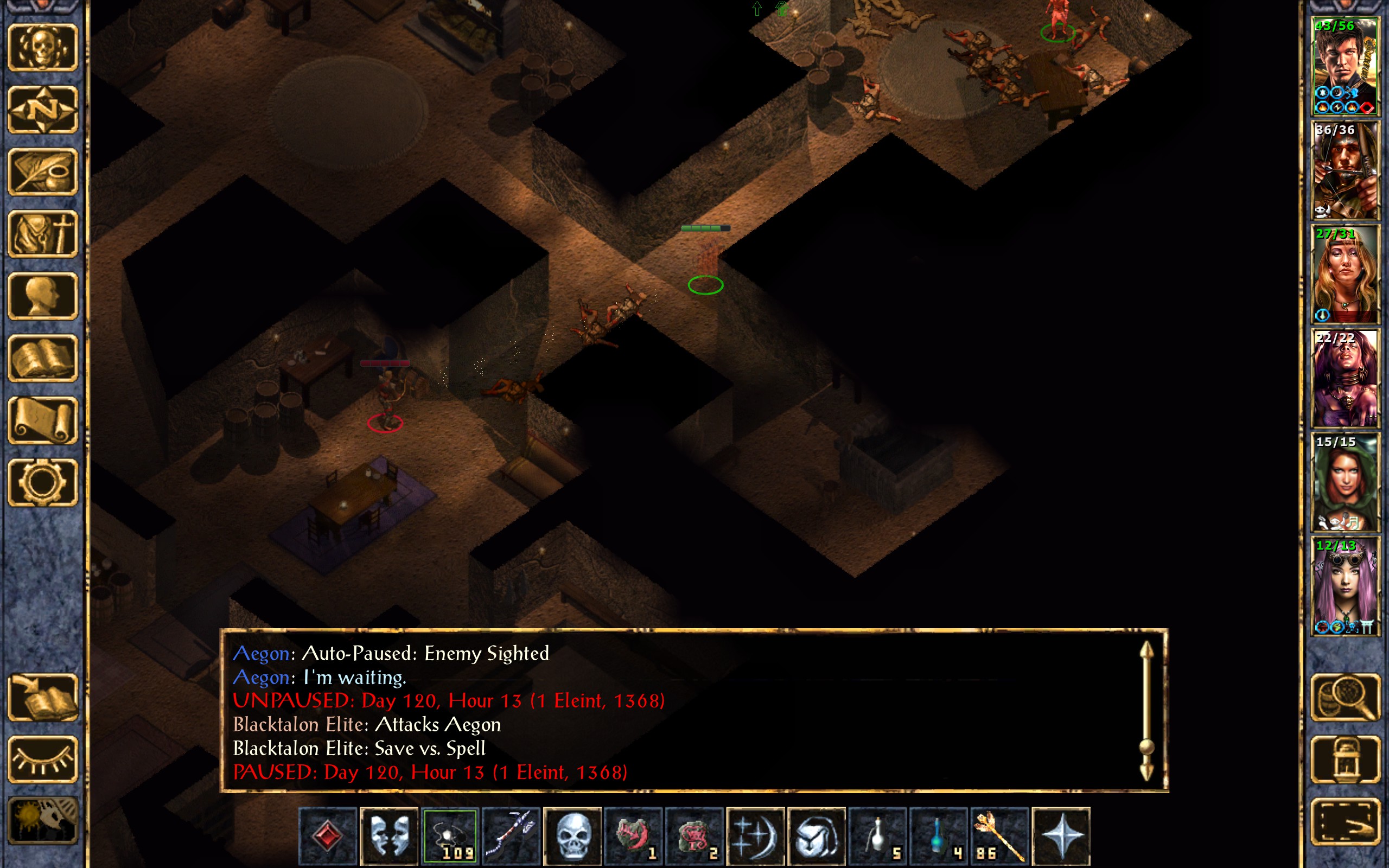Screen dimensions: 1389x868
Task: Use the white potion with count 5
Action: point(877,836)
